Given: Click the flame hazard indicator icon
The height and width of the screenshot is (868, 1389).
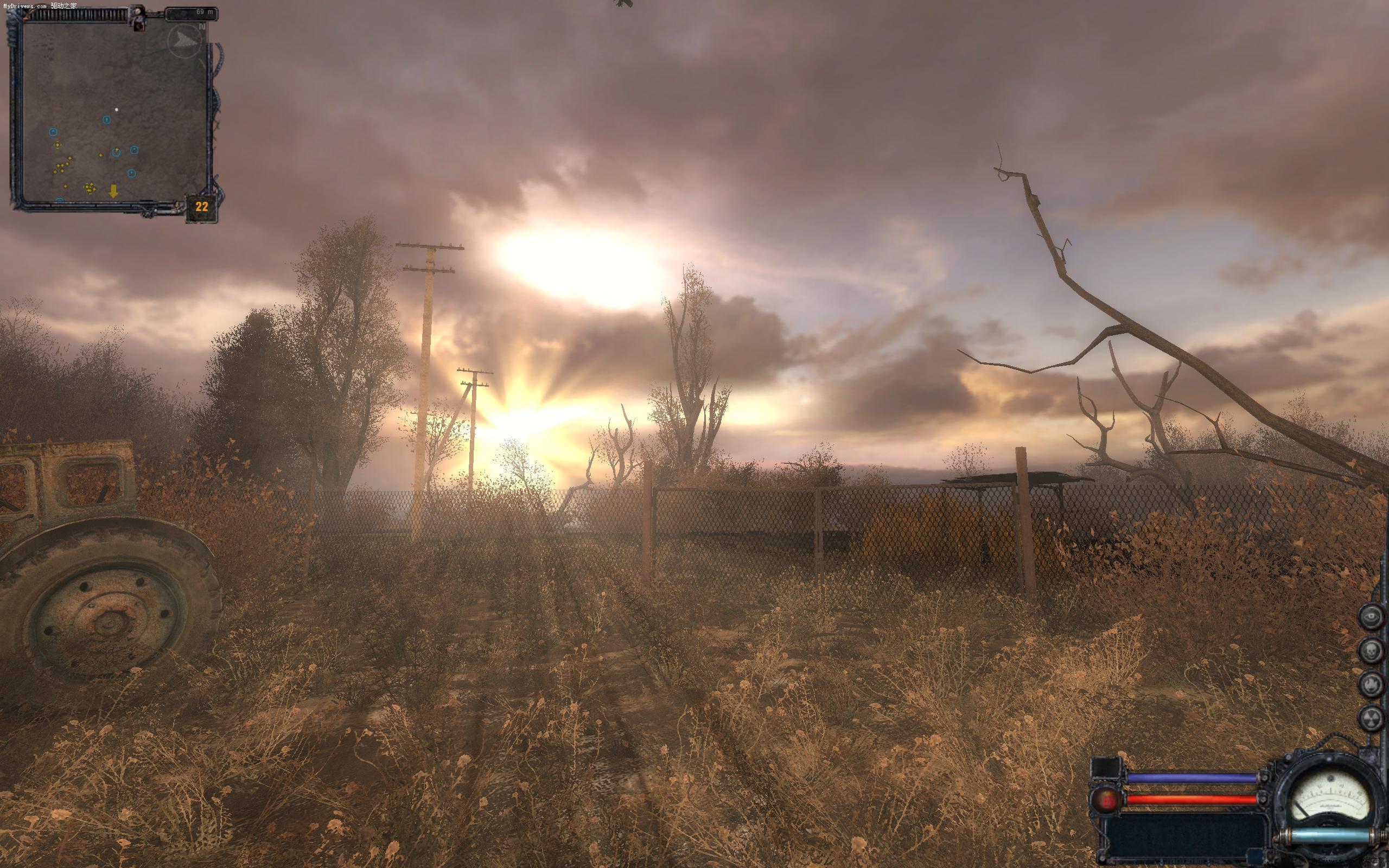Looking at the screenshot, I should 1371,684.
